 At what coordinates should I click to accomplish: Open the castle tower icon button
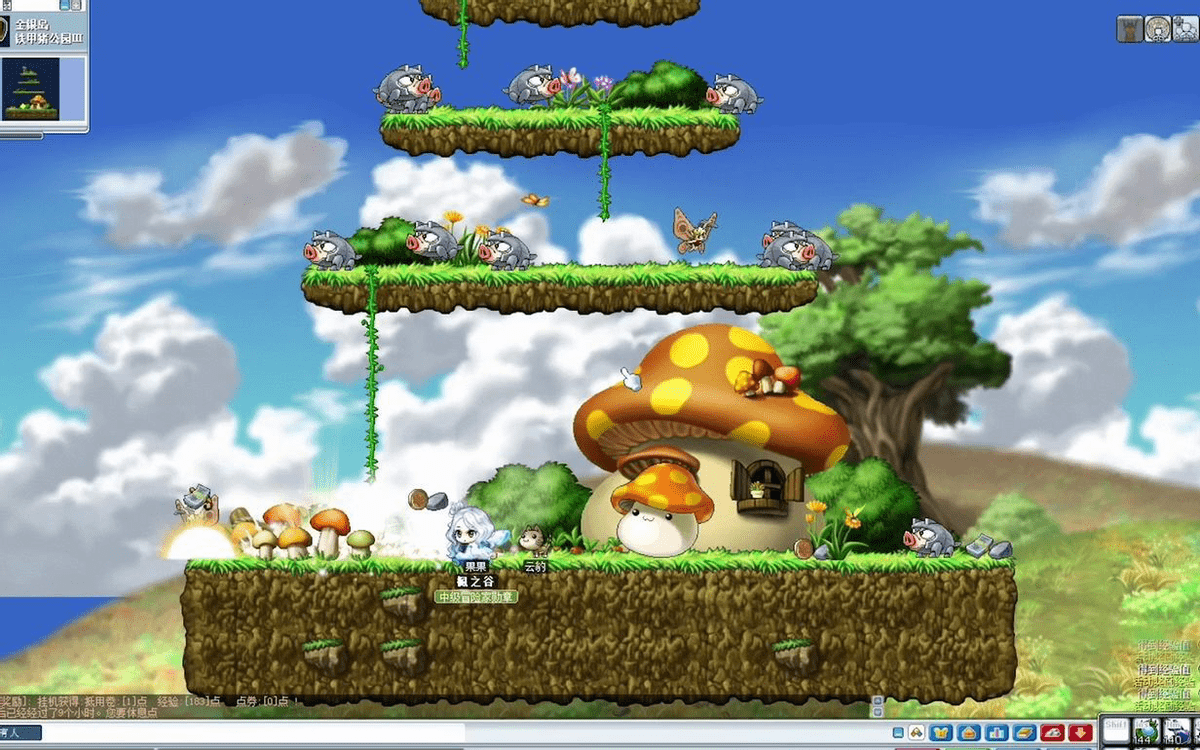tap(1130, 29)
